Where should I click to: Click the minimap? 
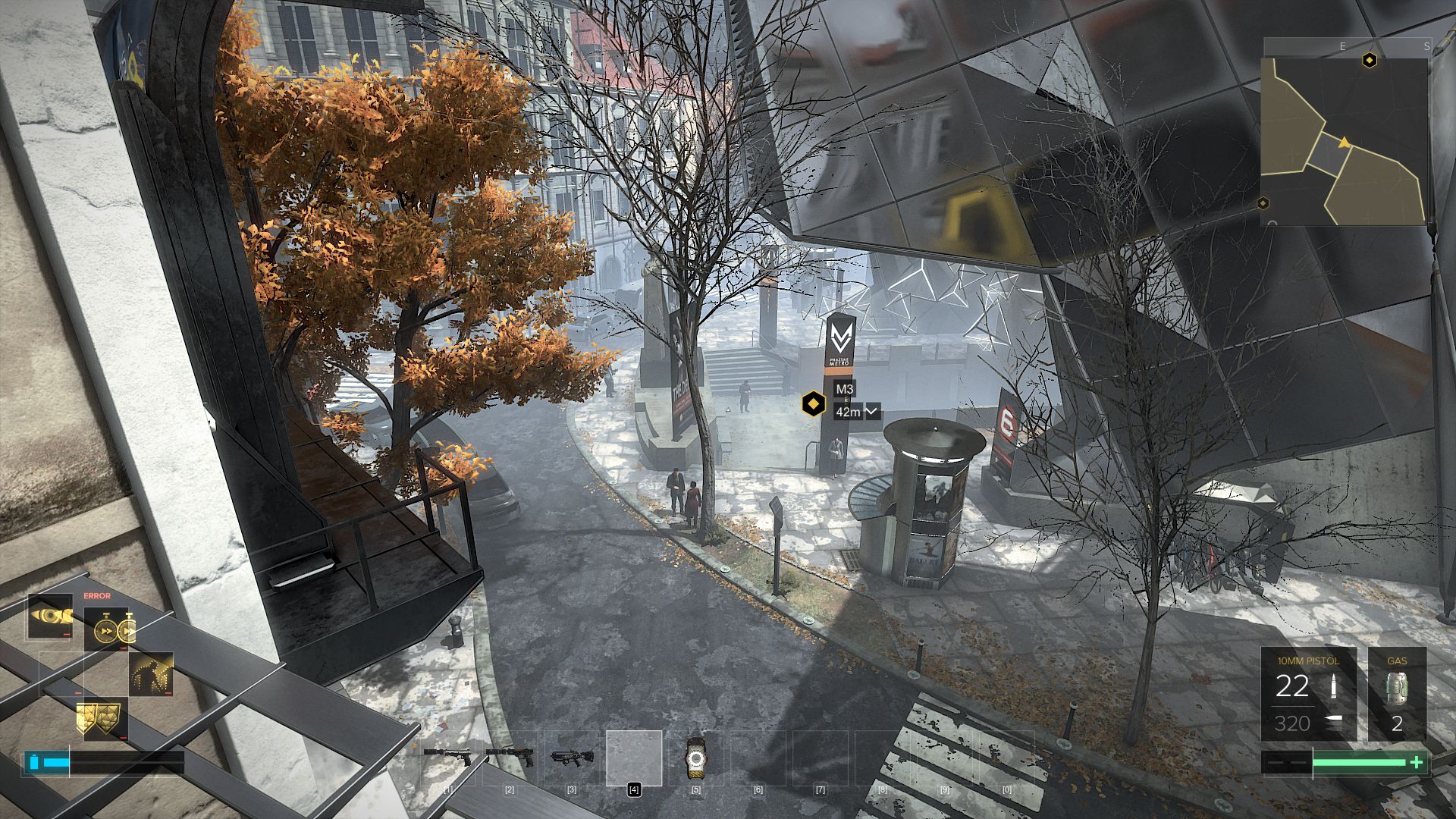click(1344, 141)
